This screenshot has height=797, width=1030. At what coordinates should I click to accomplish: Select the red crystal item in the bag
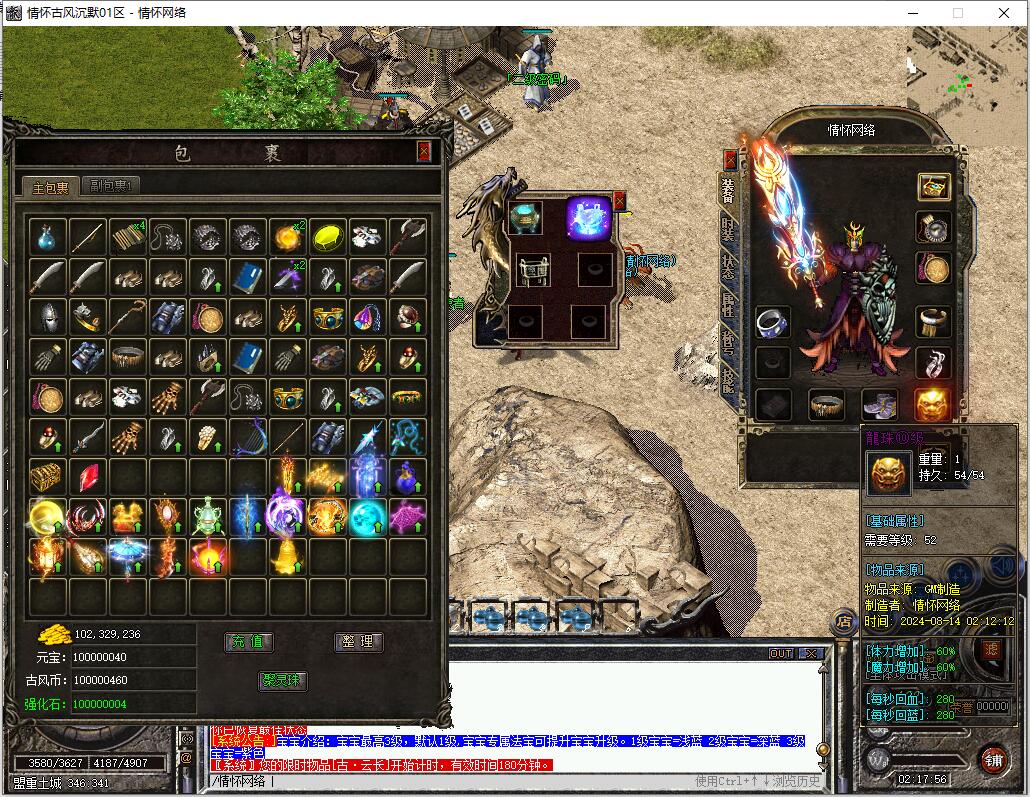pos(88,477)
